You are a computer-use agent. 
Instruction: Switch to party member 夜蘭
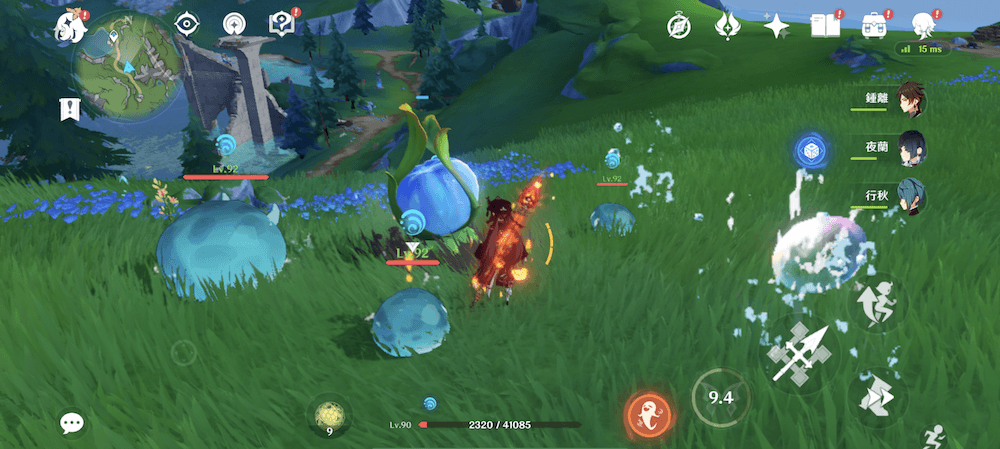tap(909, 146)
